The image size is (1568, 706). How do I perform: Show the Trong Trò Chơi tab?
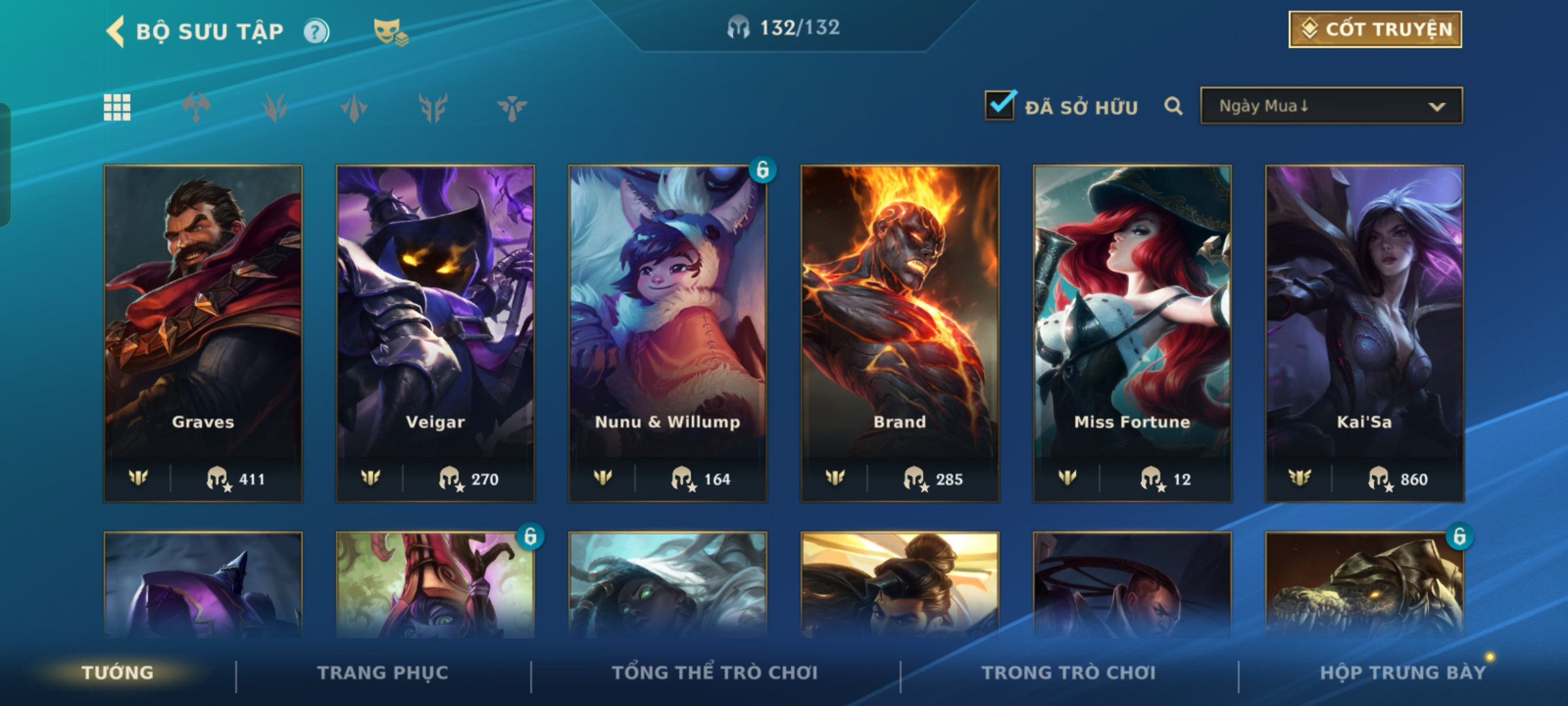1069,673
